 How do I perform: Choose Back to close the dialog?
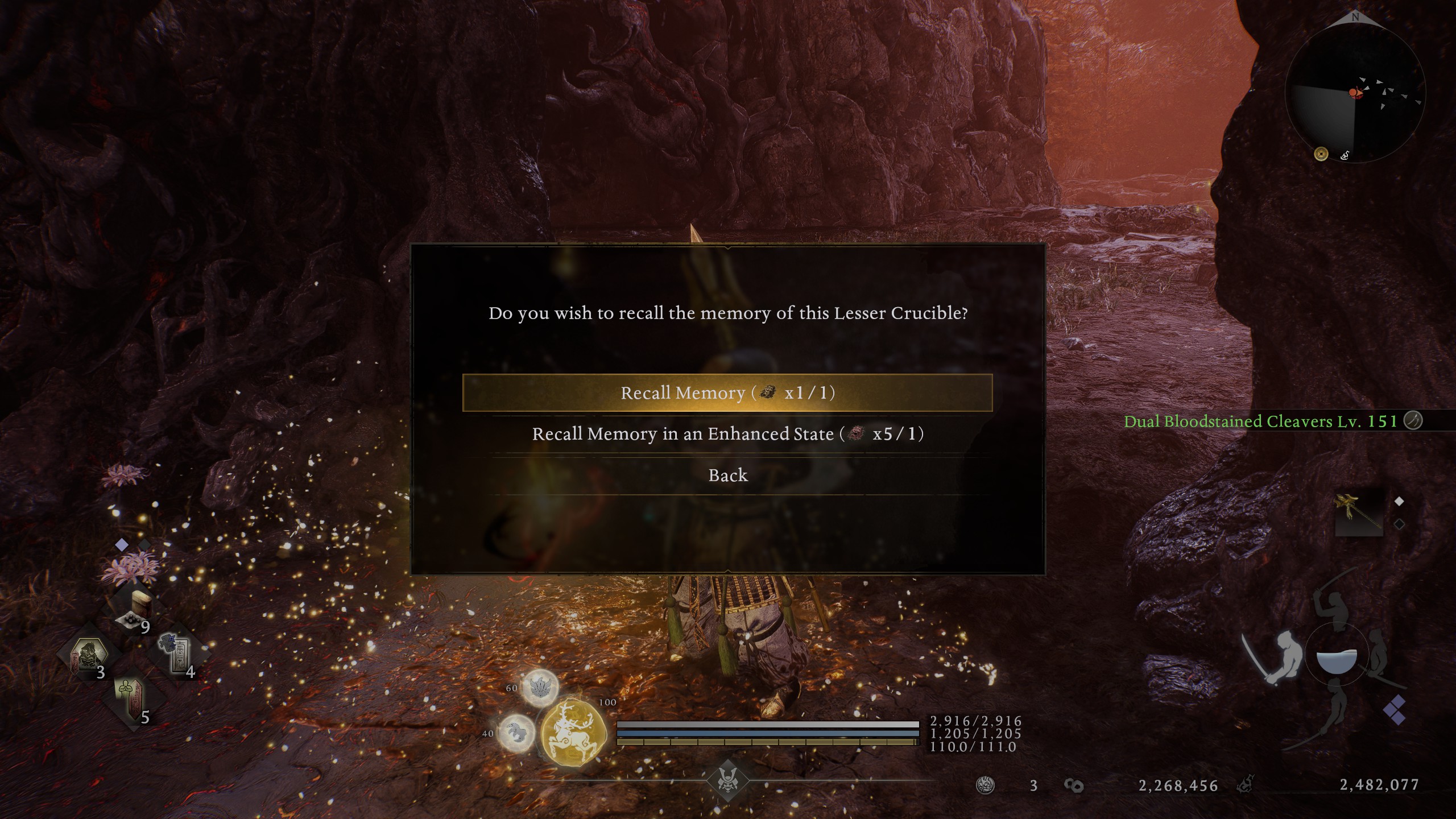click(728, 475)
